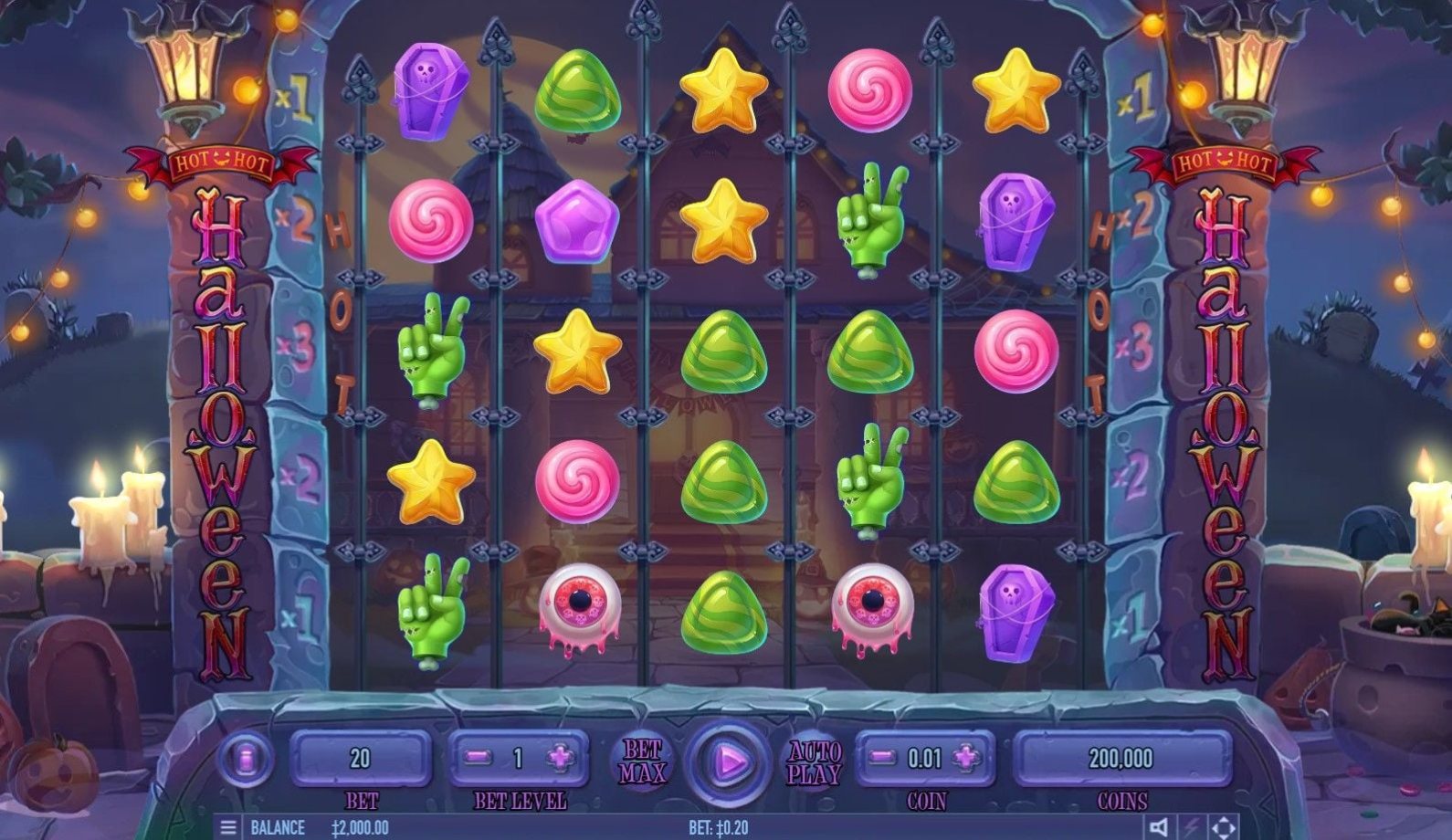
Task: Start Auto Play mode
Action: coord(814,762)
